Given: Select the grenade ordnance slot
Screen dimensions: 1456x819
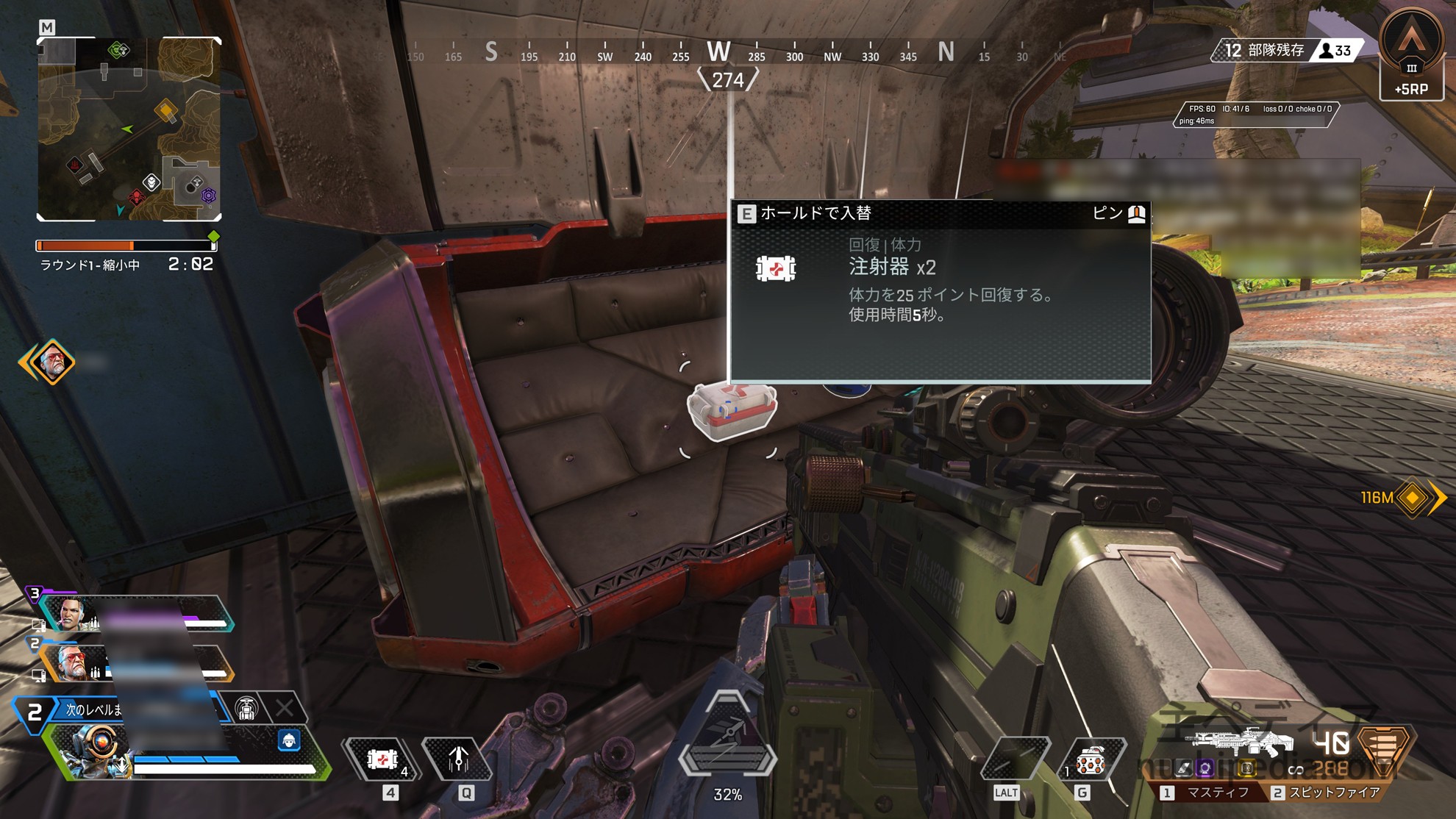Looking at the screenshot, I should (1091, 761).
